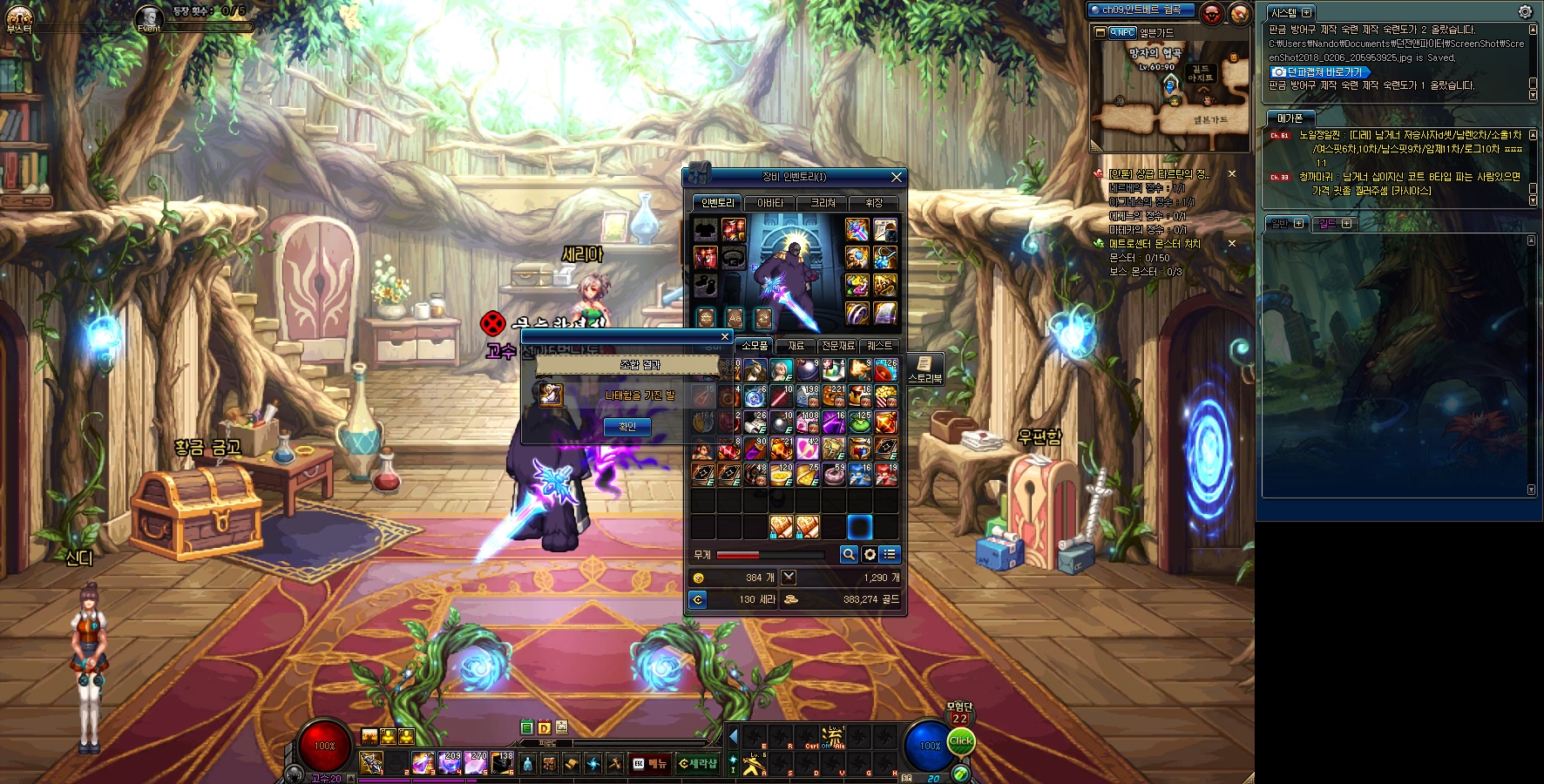Switch to the 아바타 tab
Image resolution: width=1544 pixels, height=784 pixels.
pyautogui.click(x=769, y=203)
